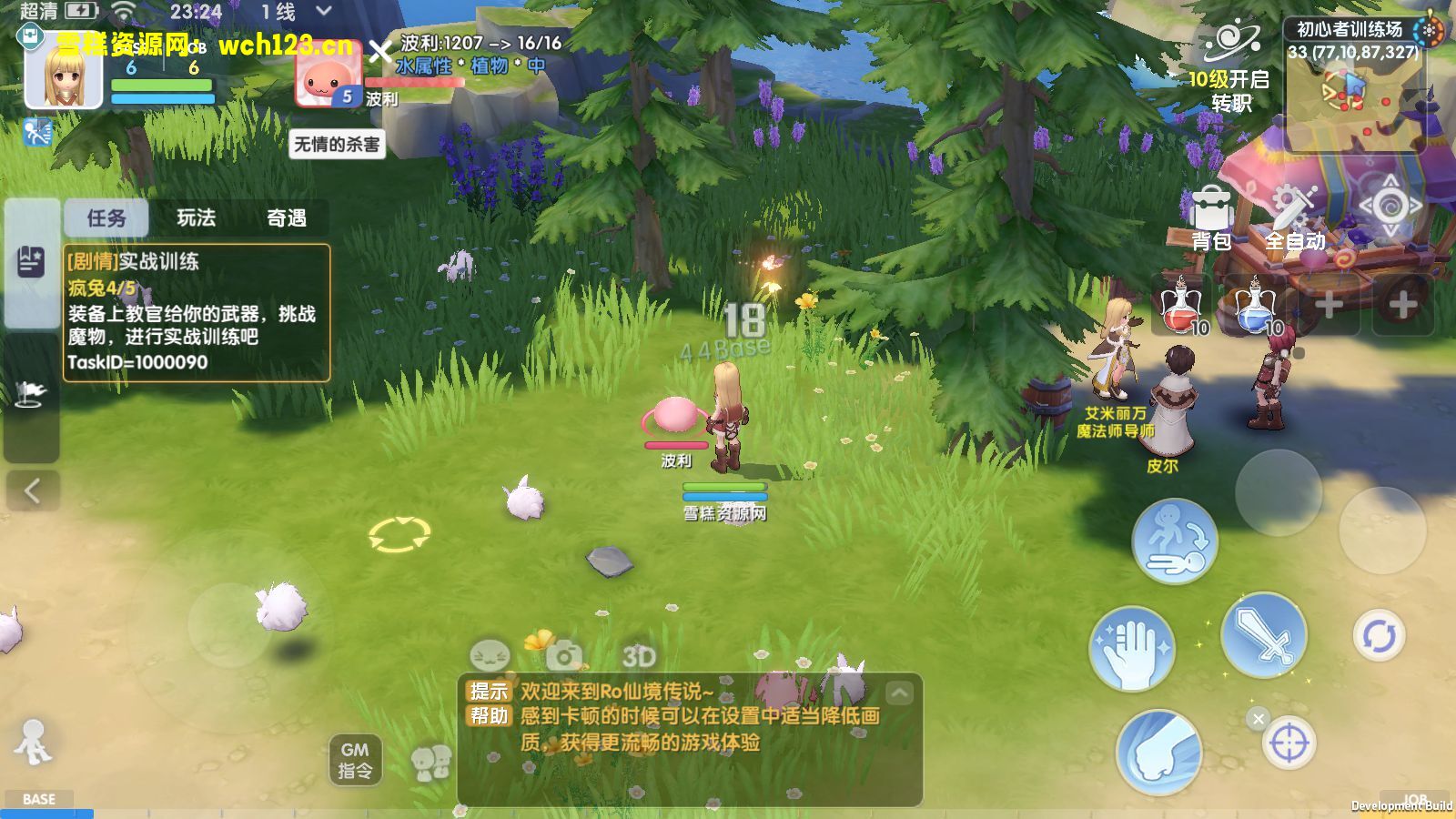The width and height of the screenshot is (1456, 819).
Task: Collapse the left quest panel arrow
Action: coord(32,491)
